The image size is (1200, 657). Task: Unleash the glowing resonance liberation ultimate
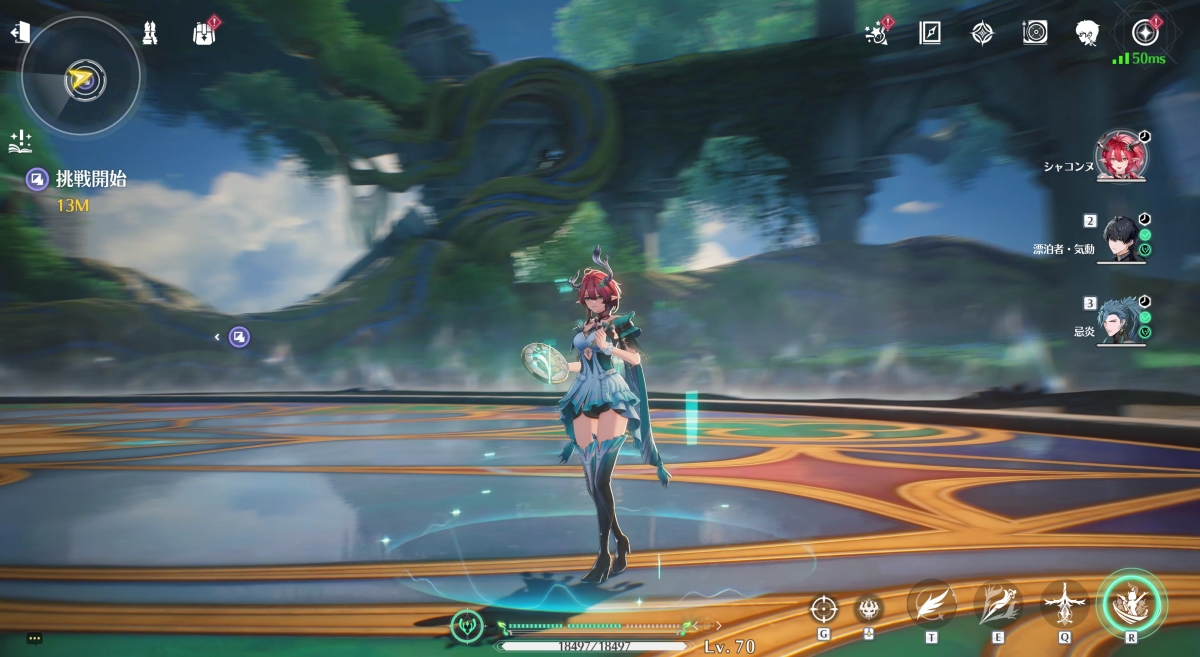pos(1132,603)
